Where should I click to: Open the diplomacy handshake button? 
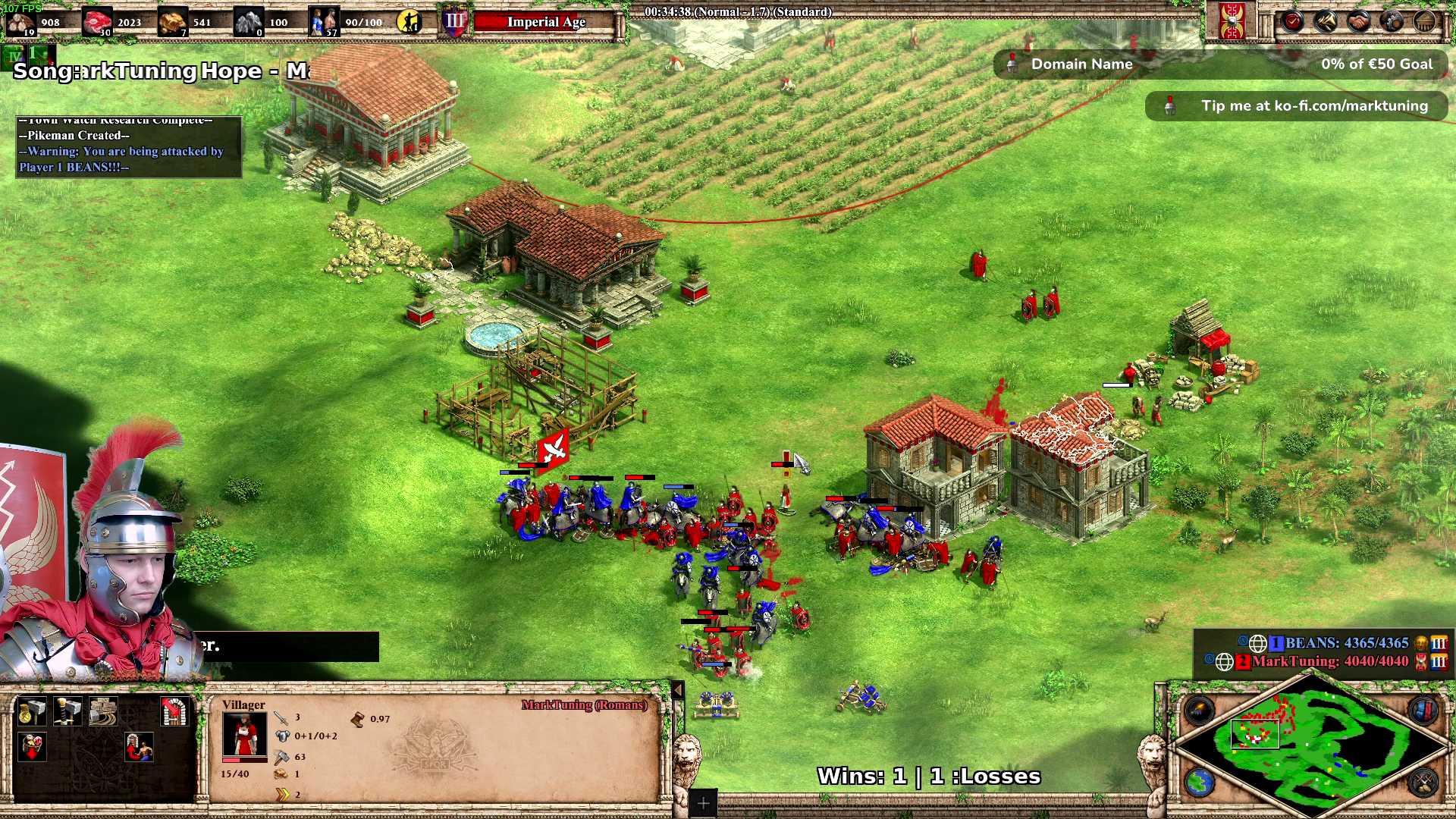tap(1359, 21)
